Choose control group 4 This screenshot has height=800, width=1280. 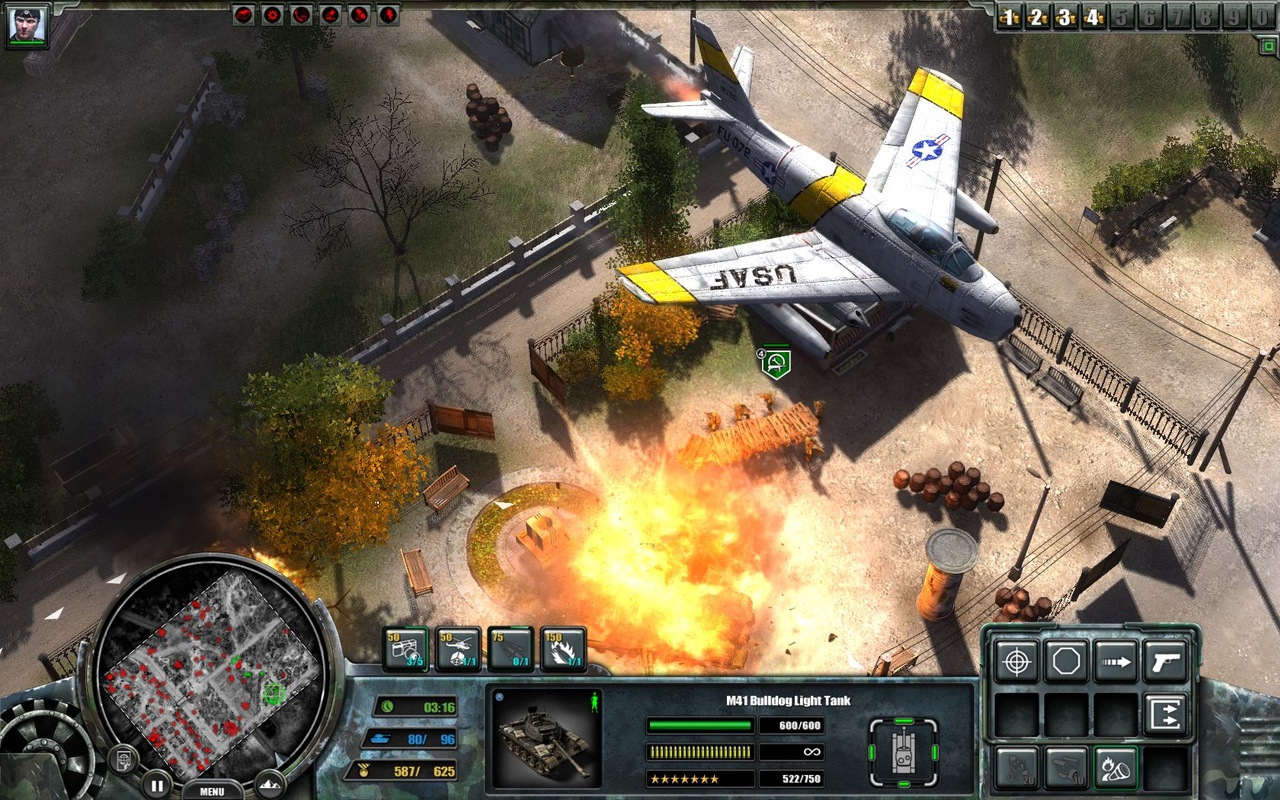1094,17
